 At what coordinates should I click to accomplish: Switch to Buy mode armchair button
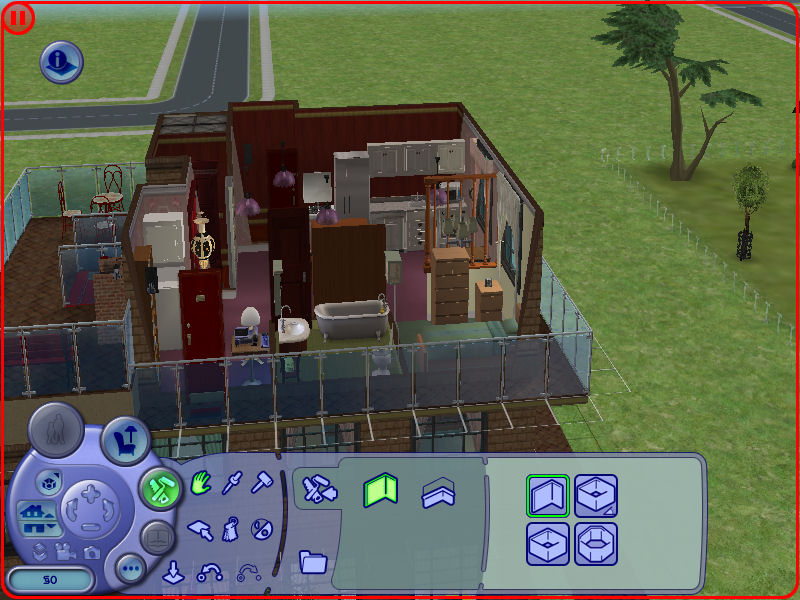[x=125, y=441]
